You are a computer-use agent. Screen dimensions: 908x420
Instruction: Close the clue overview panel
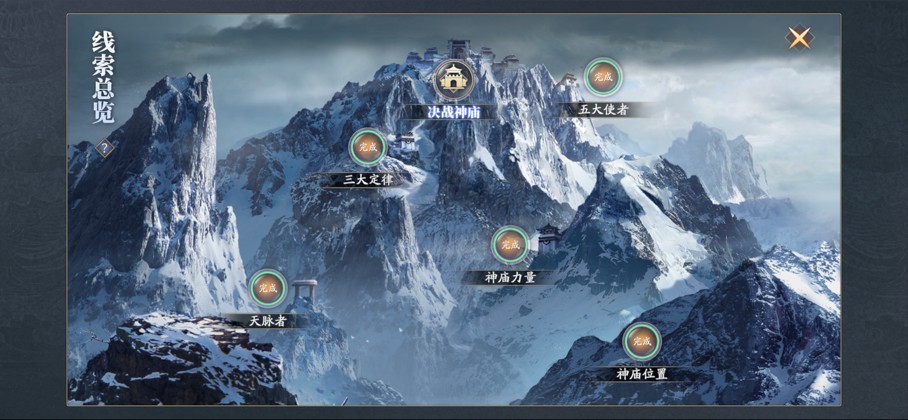(x=799, y=38)
